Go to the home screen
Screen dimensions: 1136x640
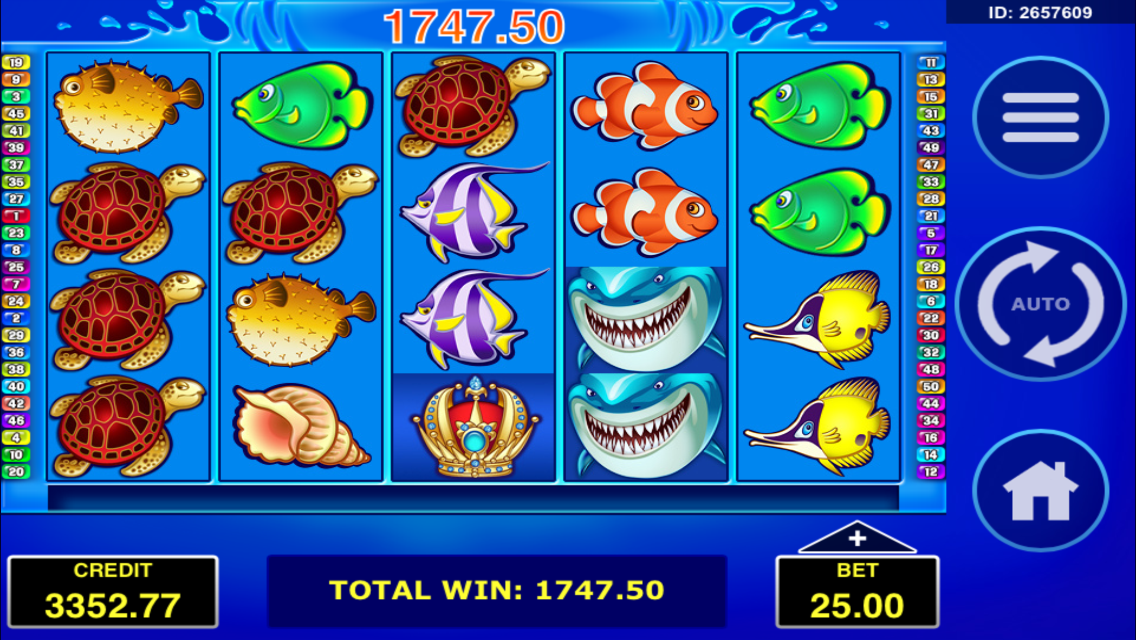pos(1040,490)
